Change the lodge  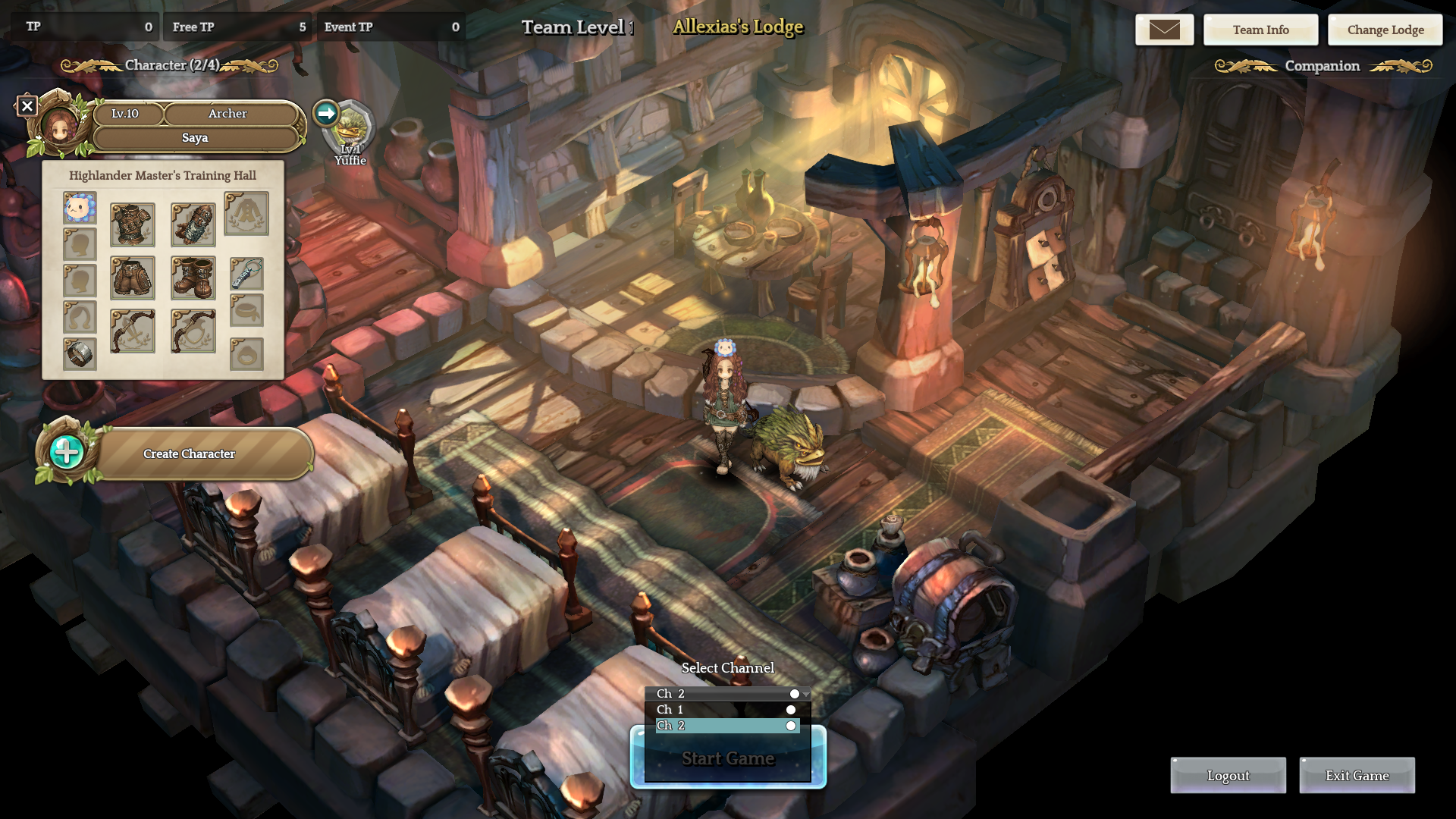point(1385,30)
